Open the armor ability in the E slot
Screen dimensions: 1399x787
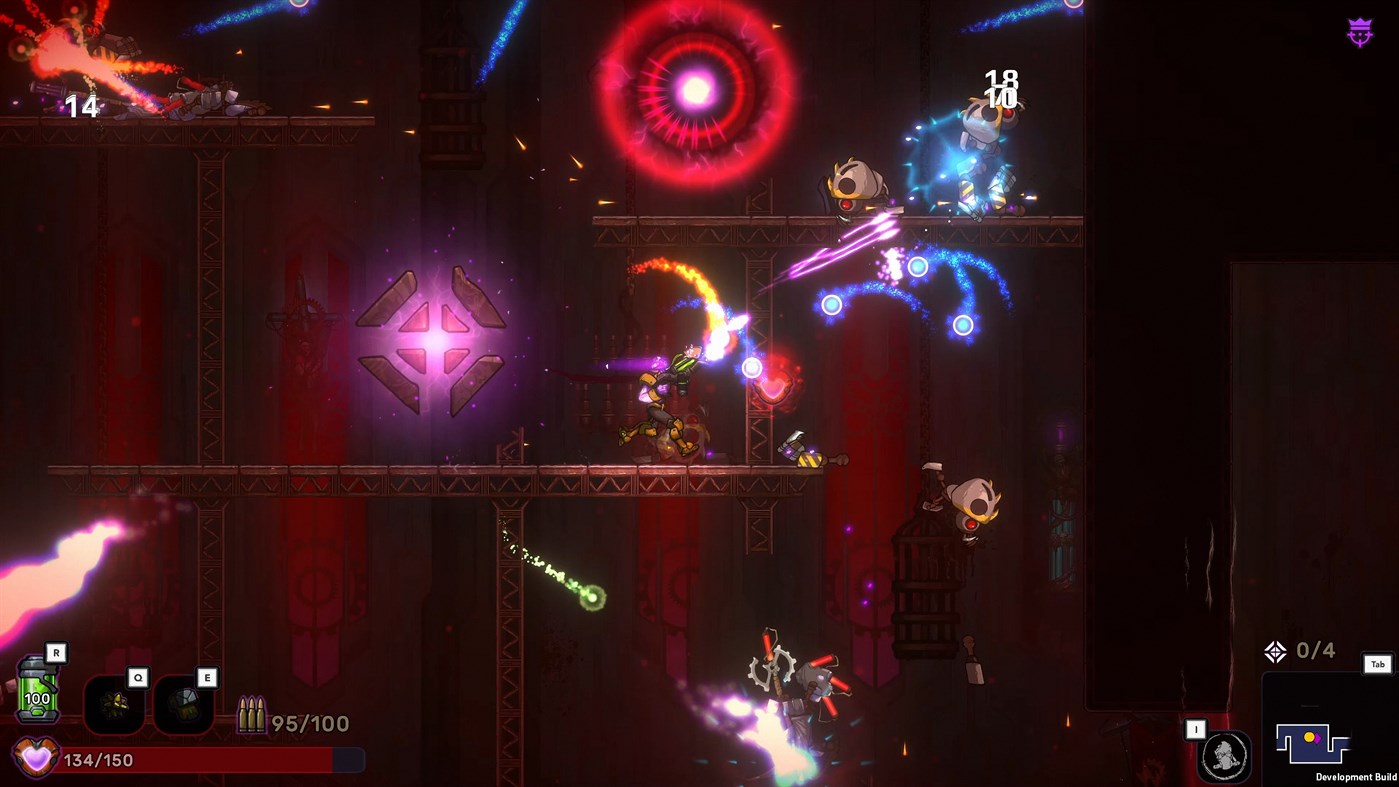(x=183, y=703)
